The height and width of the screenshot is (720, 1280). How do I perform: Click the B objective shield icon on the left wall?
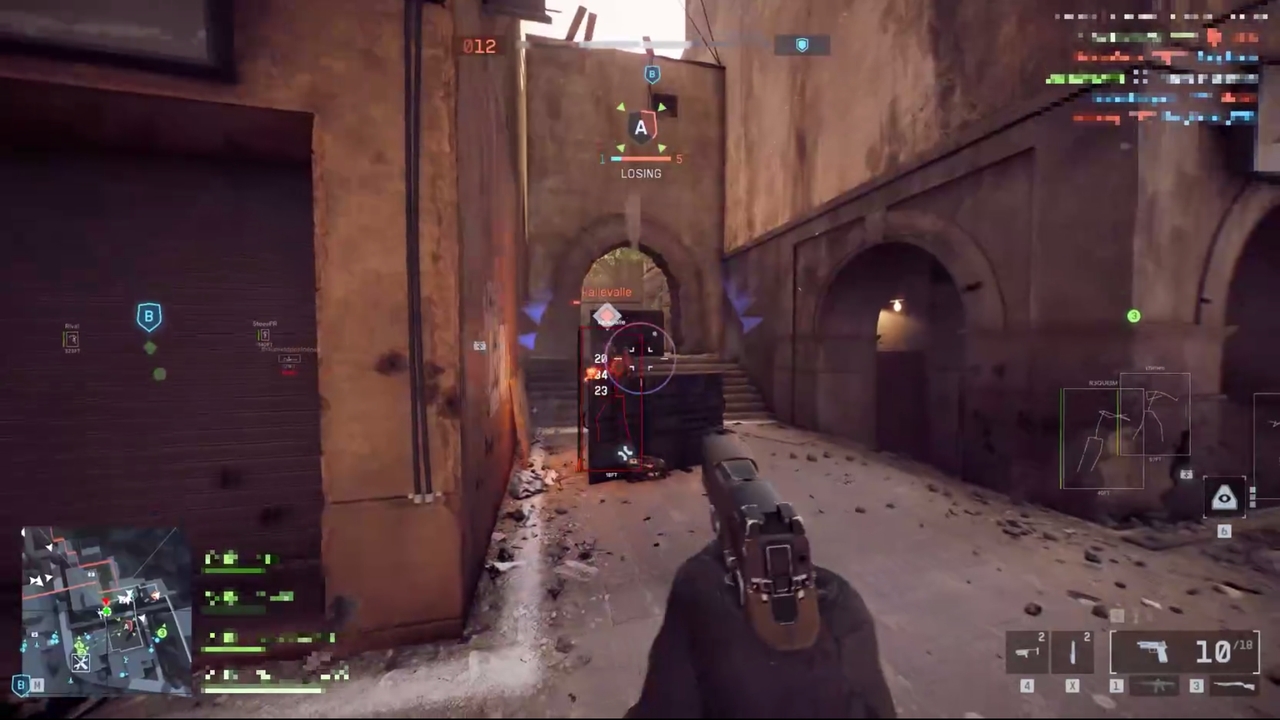[x=148, y=316]
